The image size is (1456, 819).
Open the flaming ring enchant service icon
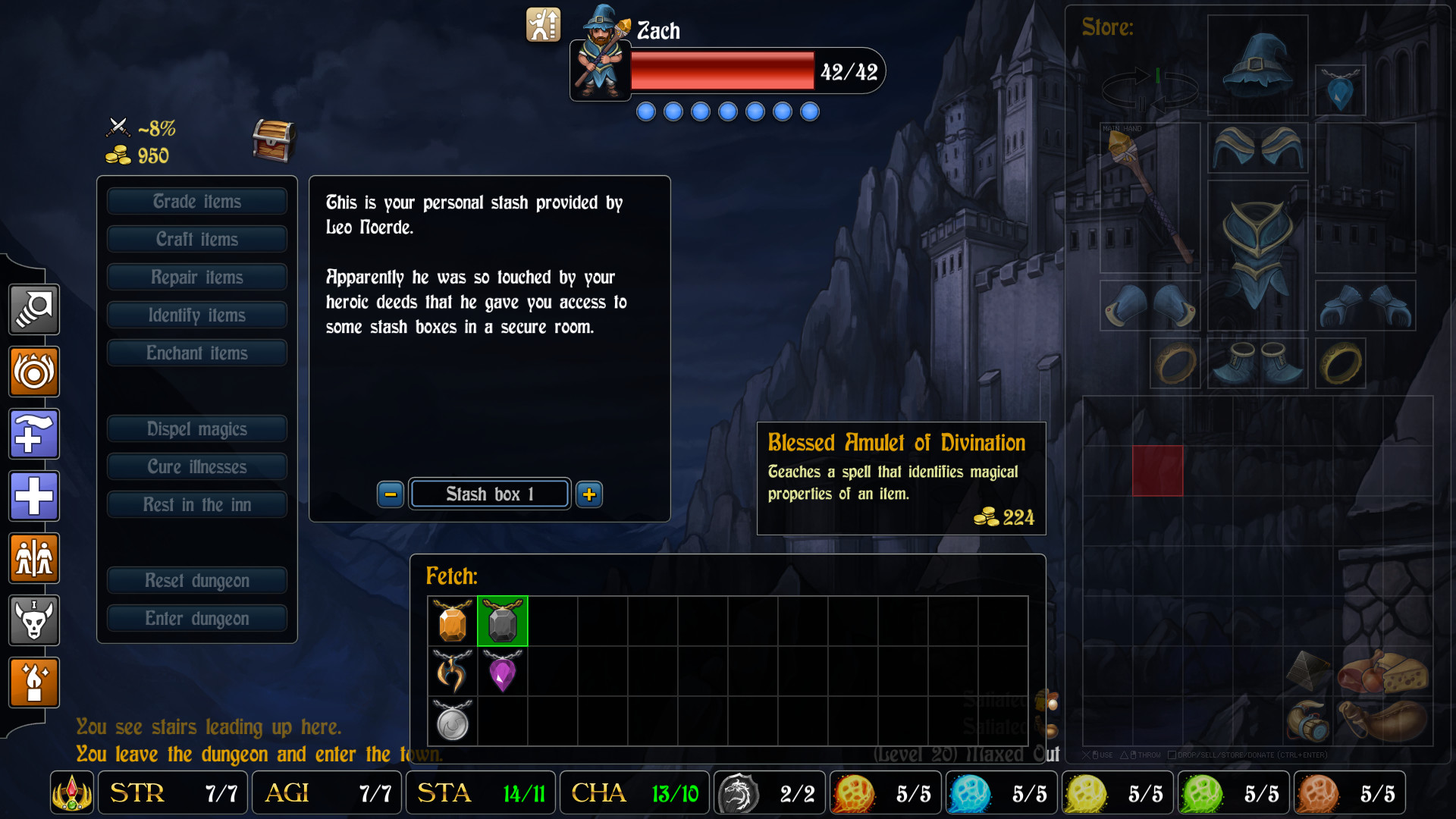[34, 372]
